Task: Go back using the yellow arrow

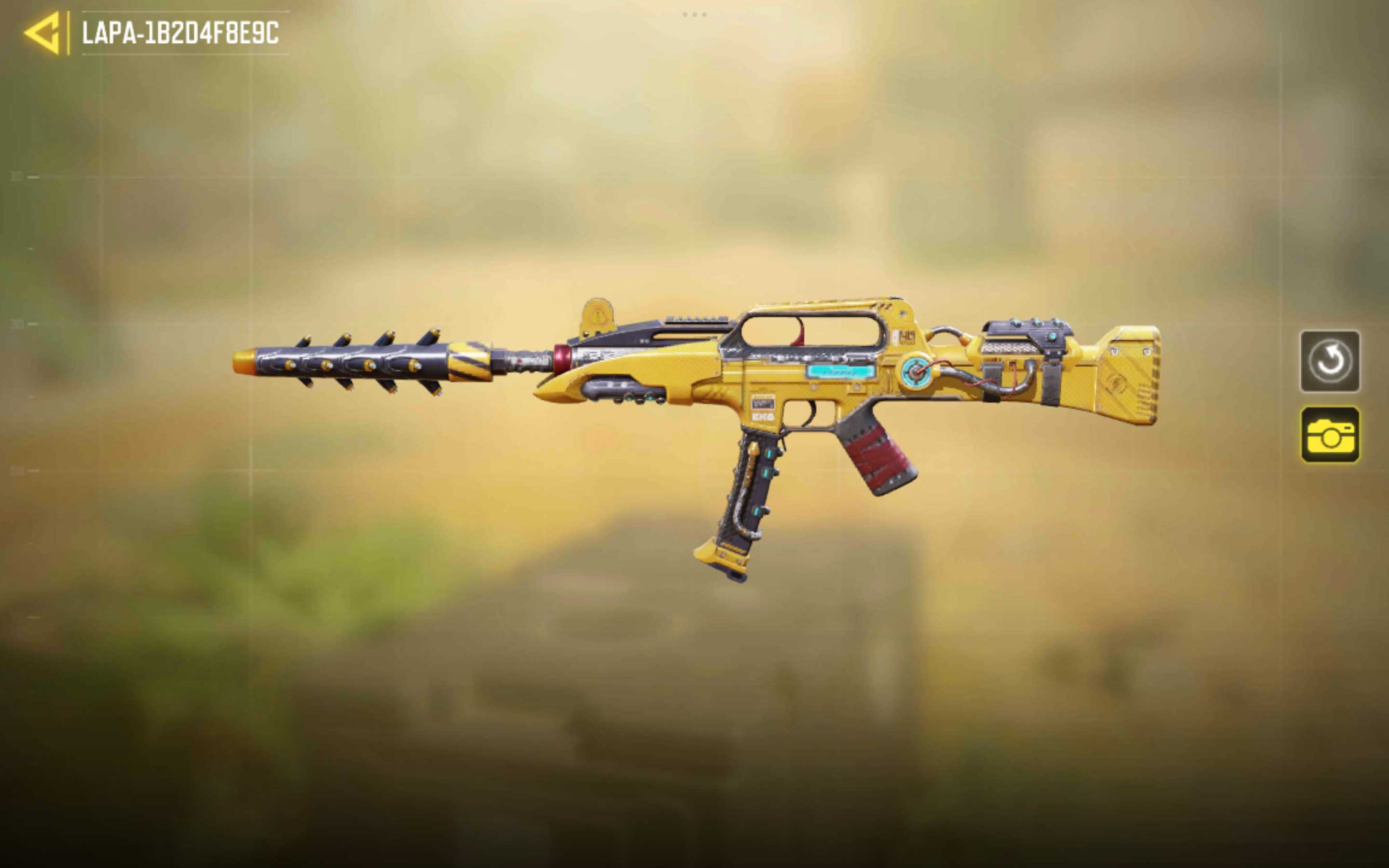Action: pos(43,33)
